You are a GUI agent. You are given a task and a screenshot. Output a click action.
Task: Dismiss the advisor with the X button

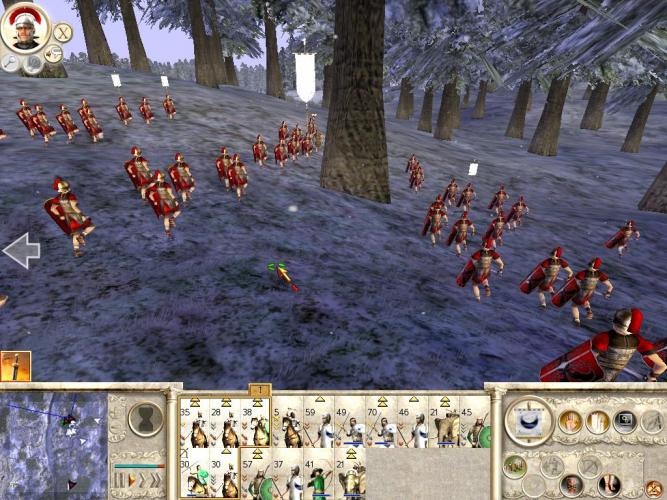pos(62,34)
